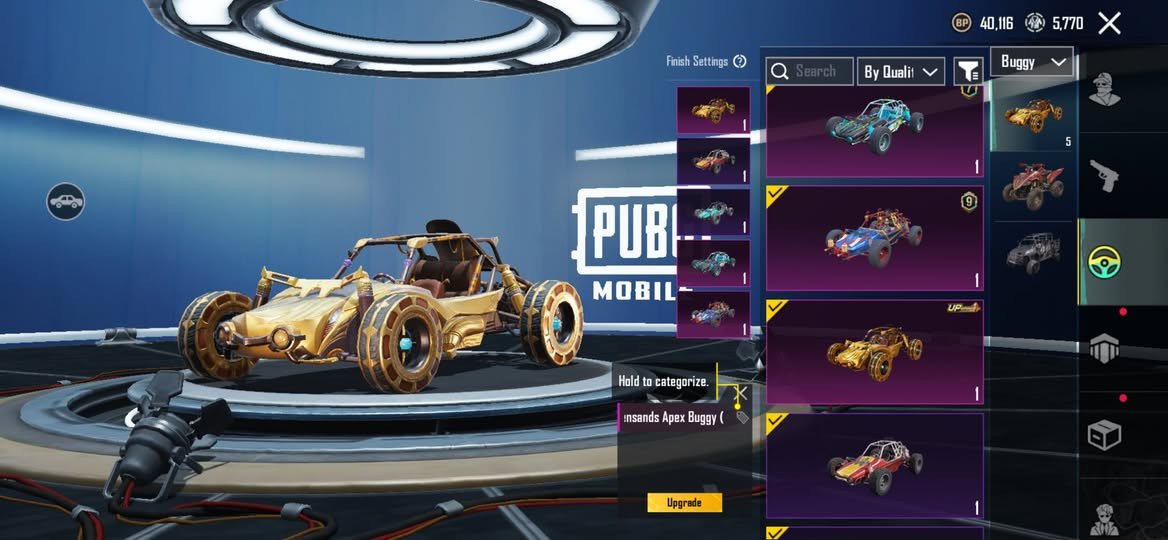Open the By Quality sort dropdown

[x=900, y=71]
